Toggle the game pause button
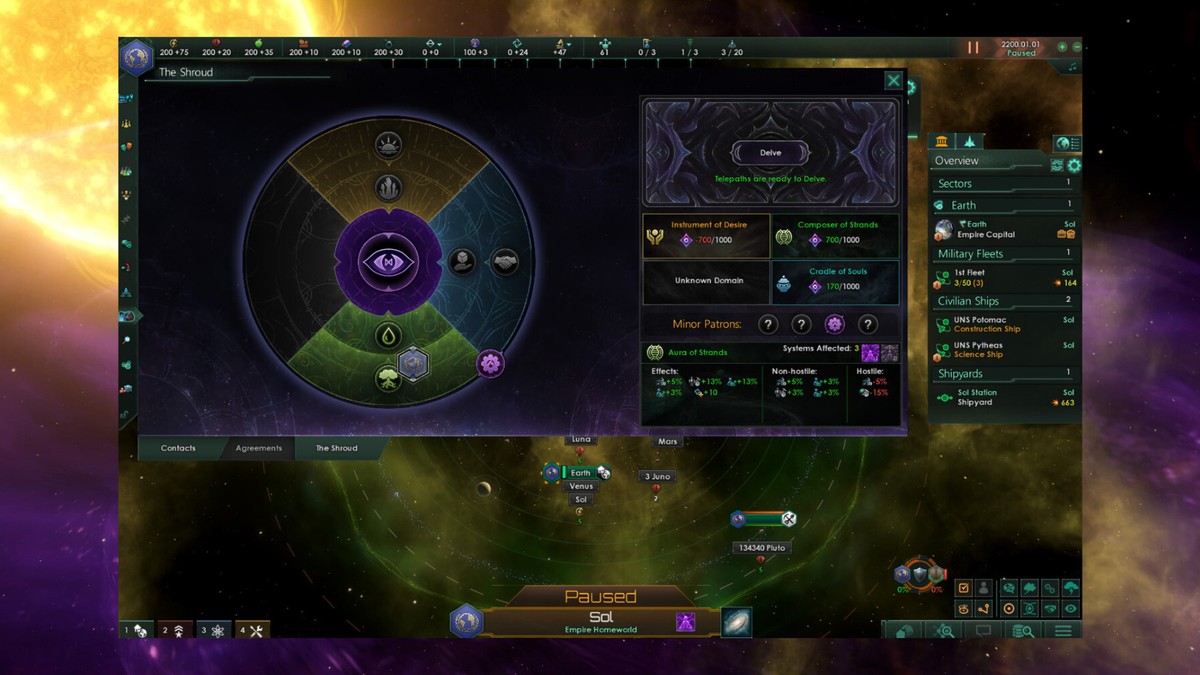The width and height of the screenshot is (1200, 675). click(972, 47)
